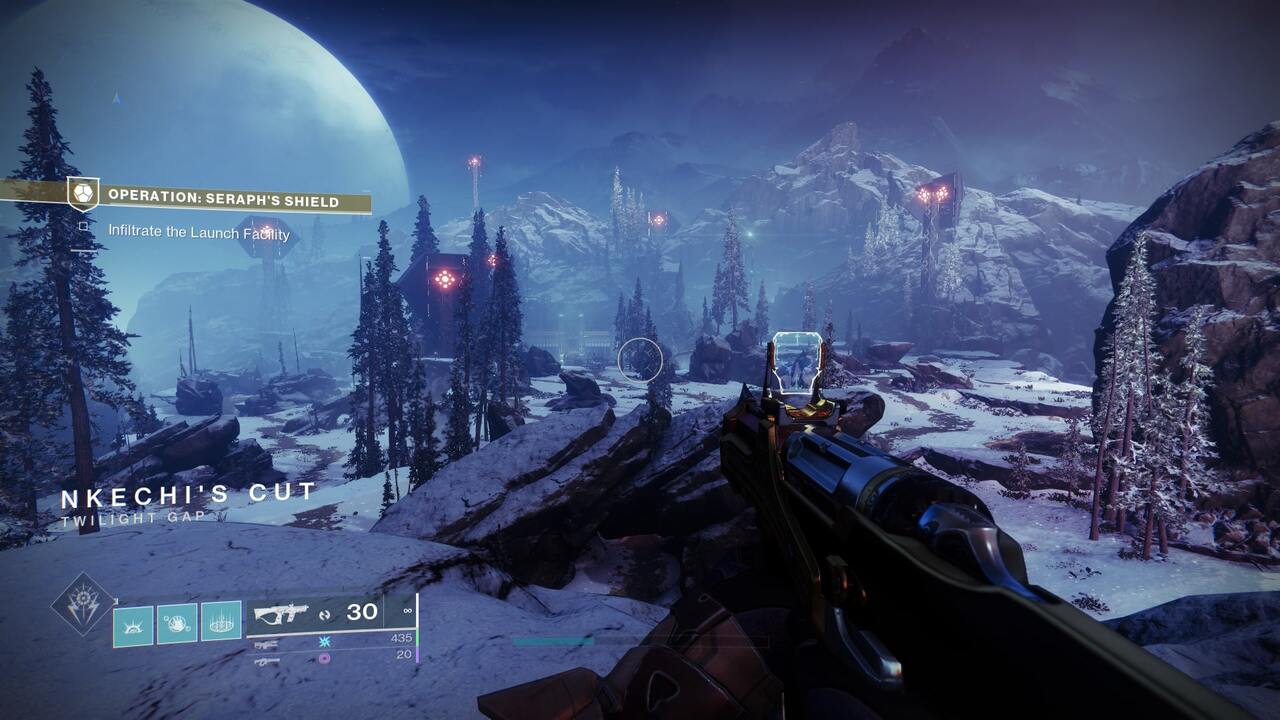Click the Arc damage element symbol
The image size is (1280, 720).
click(324, 642)
